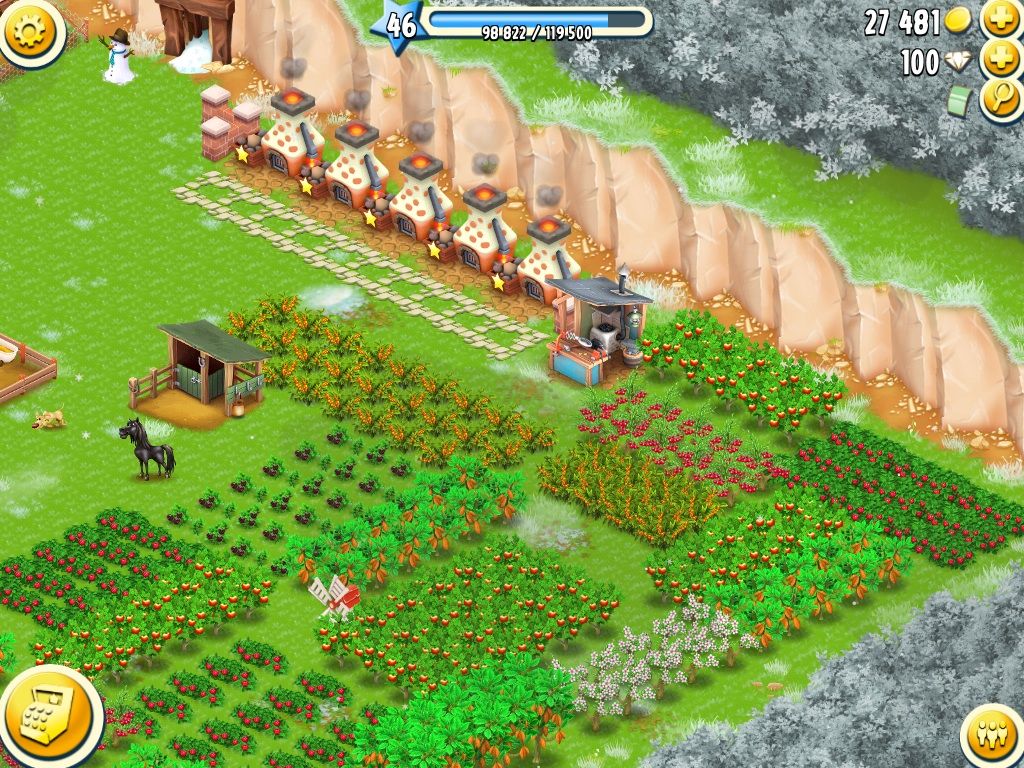The image size is (1024, 768).
Task: Tap the magnifying glass button
Action: (1000, 100)
